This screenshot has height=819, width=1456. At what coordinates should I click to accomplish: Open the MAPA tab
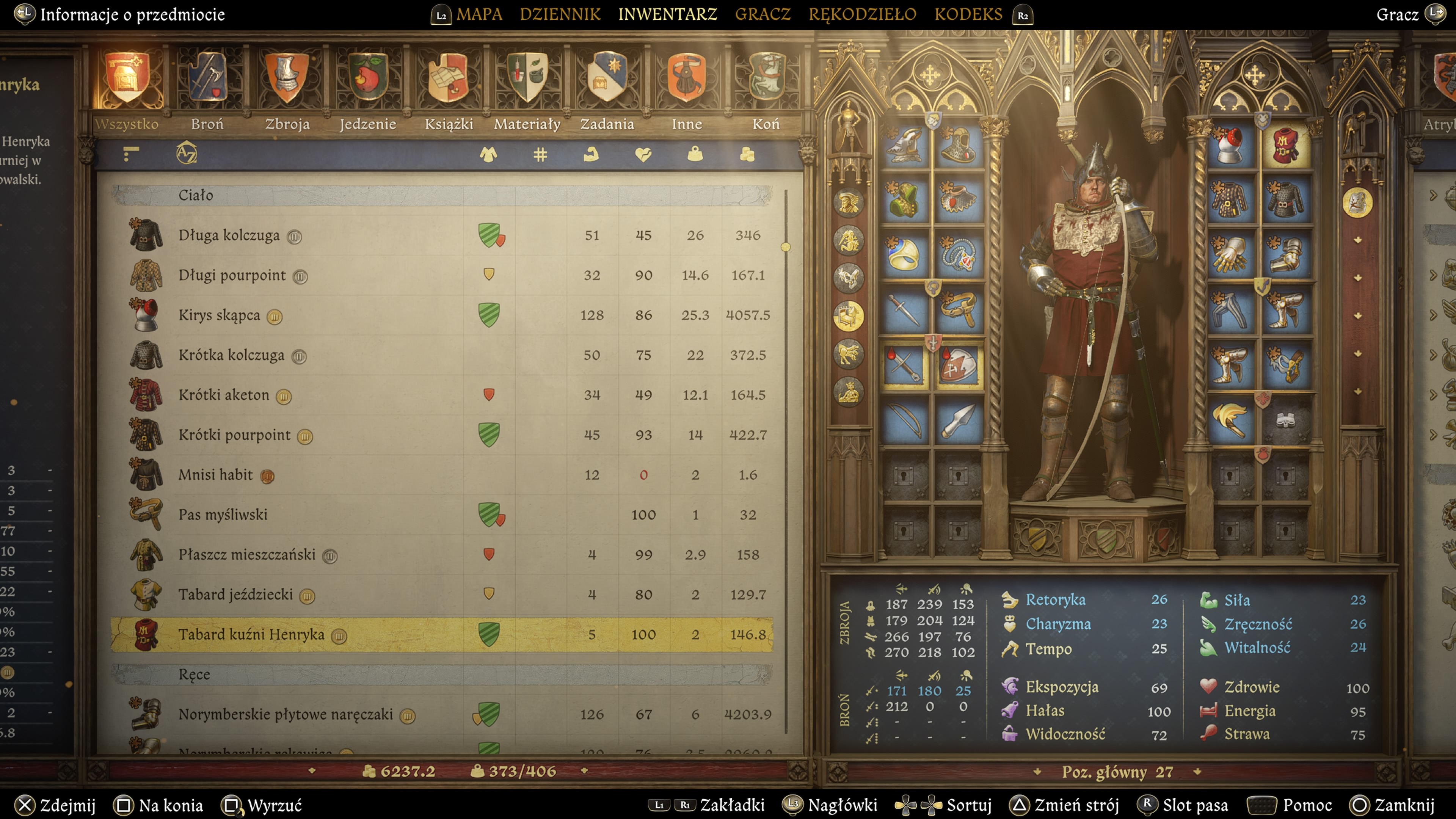click(479, 14)
